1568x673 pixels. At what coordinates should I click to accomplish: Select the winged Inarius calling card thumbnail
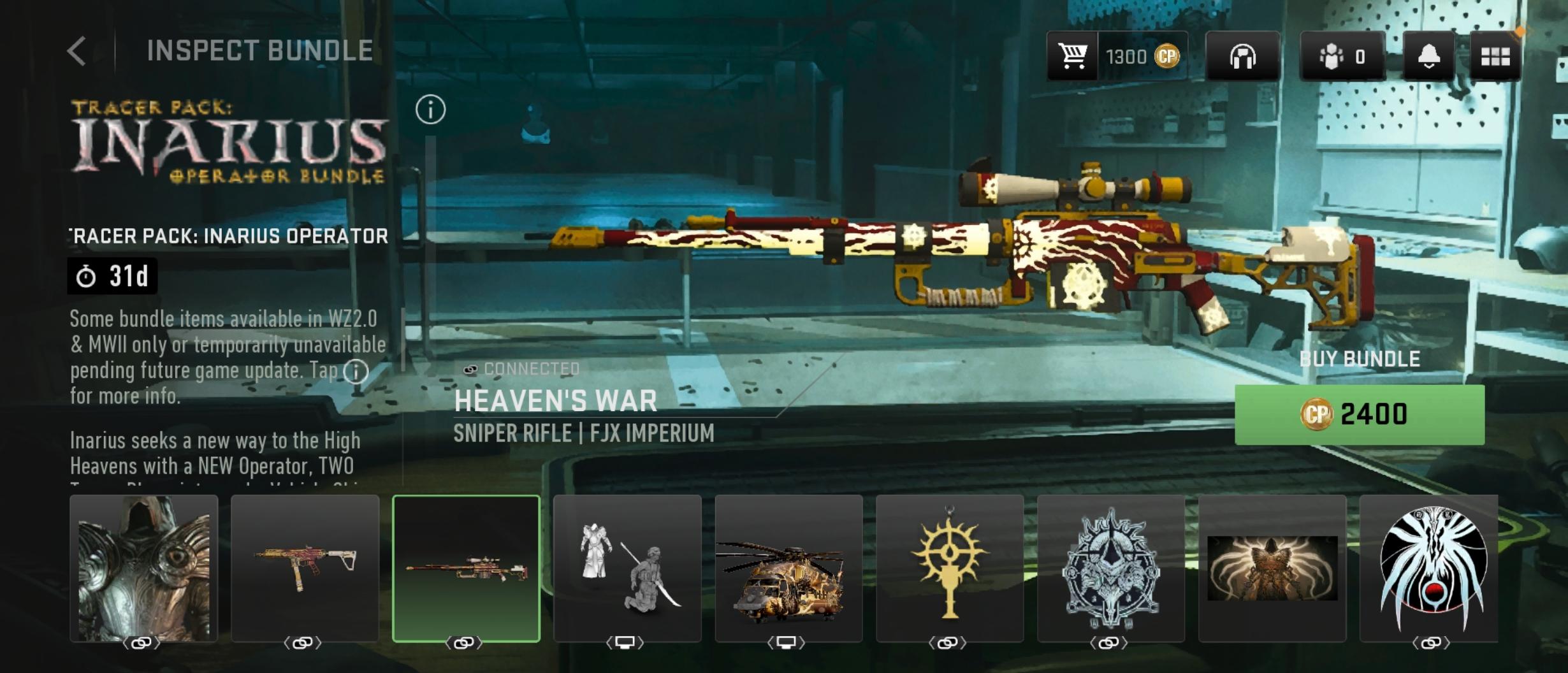[1272, 568]
